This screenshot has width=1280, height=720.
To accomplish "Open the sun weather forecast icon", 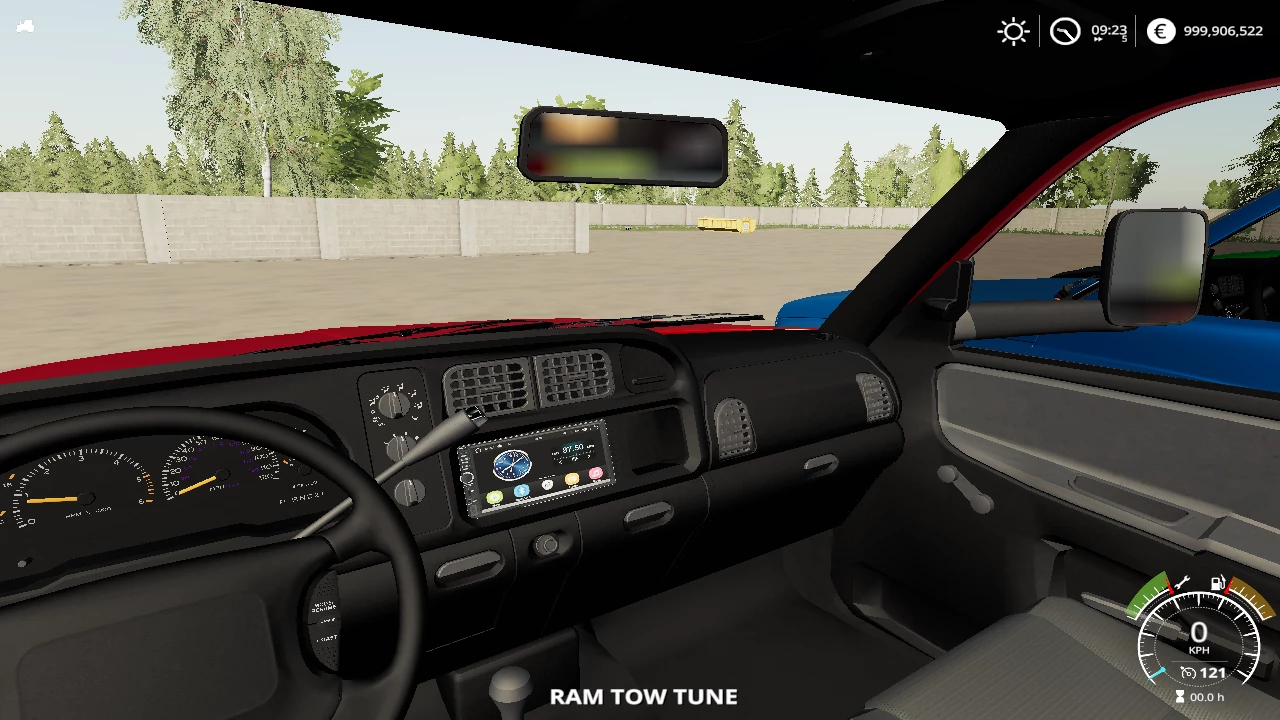I will pyautogui.click(x=1013, y=31).
